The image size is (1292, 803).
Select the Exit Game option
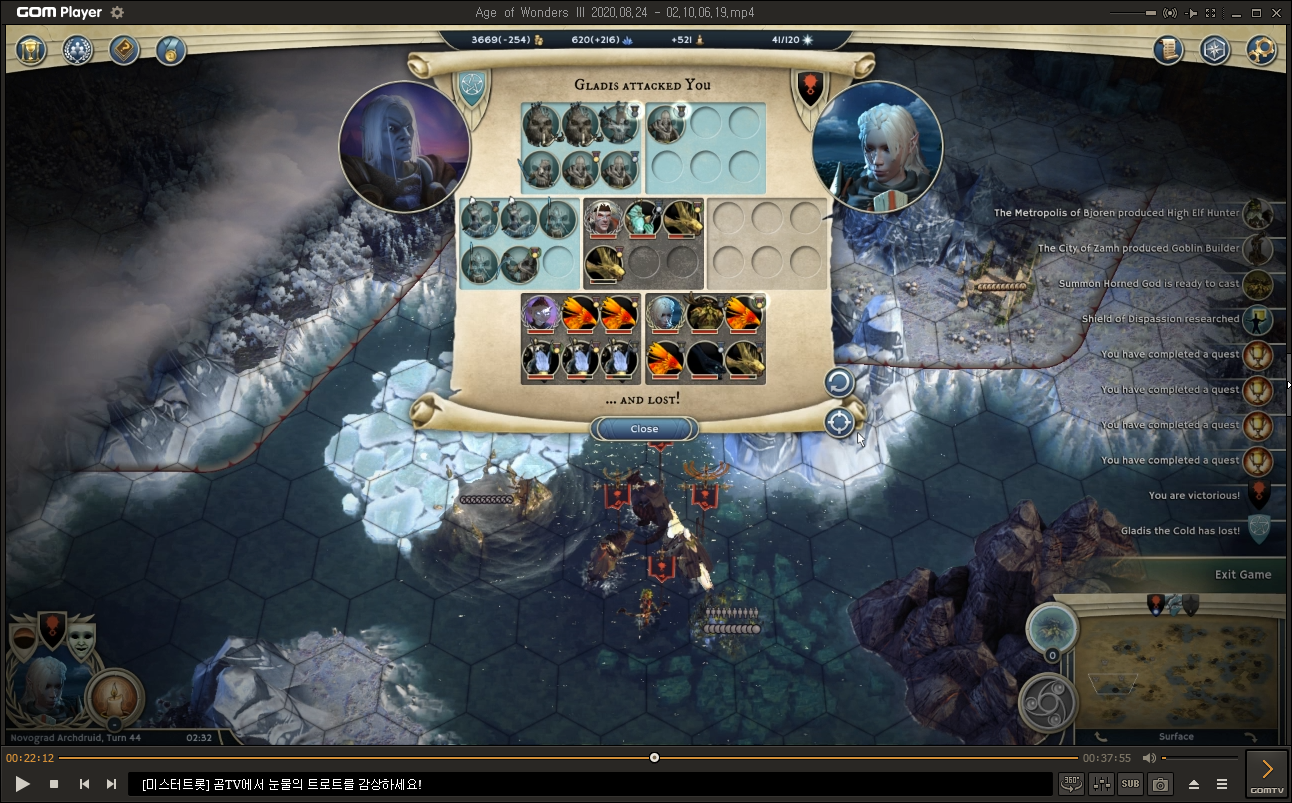pyautogui.click(x=1242, y=574)
